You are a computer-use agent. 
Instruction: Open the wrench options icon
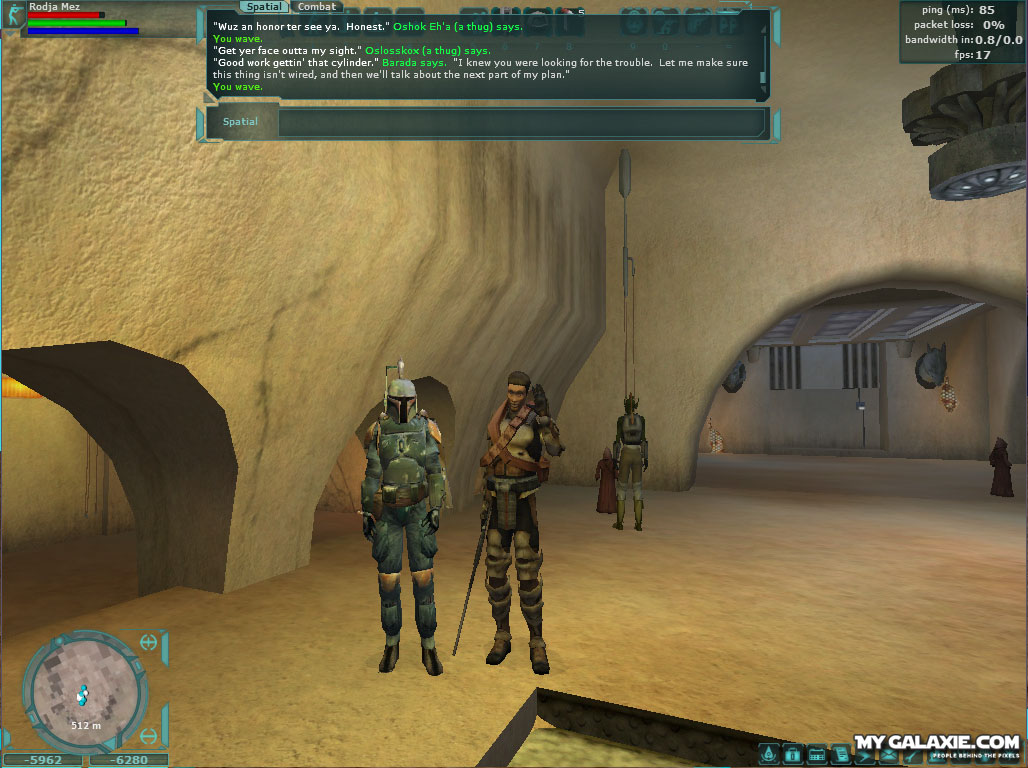click(910, 754)
